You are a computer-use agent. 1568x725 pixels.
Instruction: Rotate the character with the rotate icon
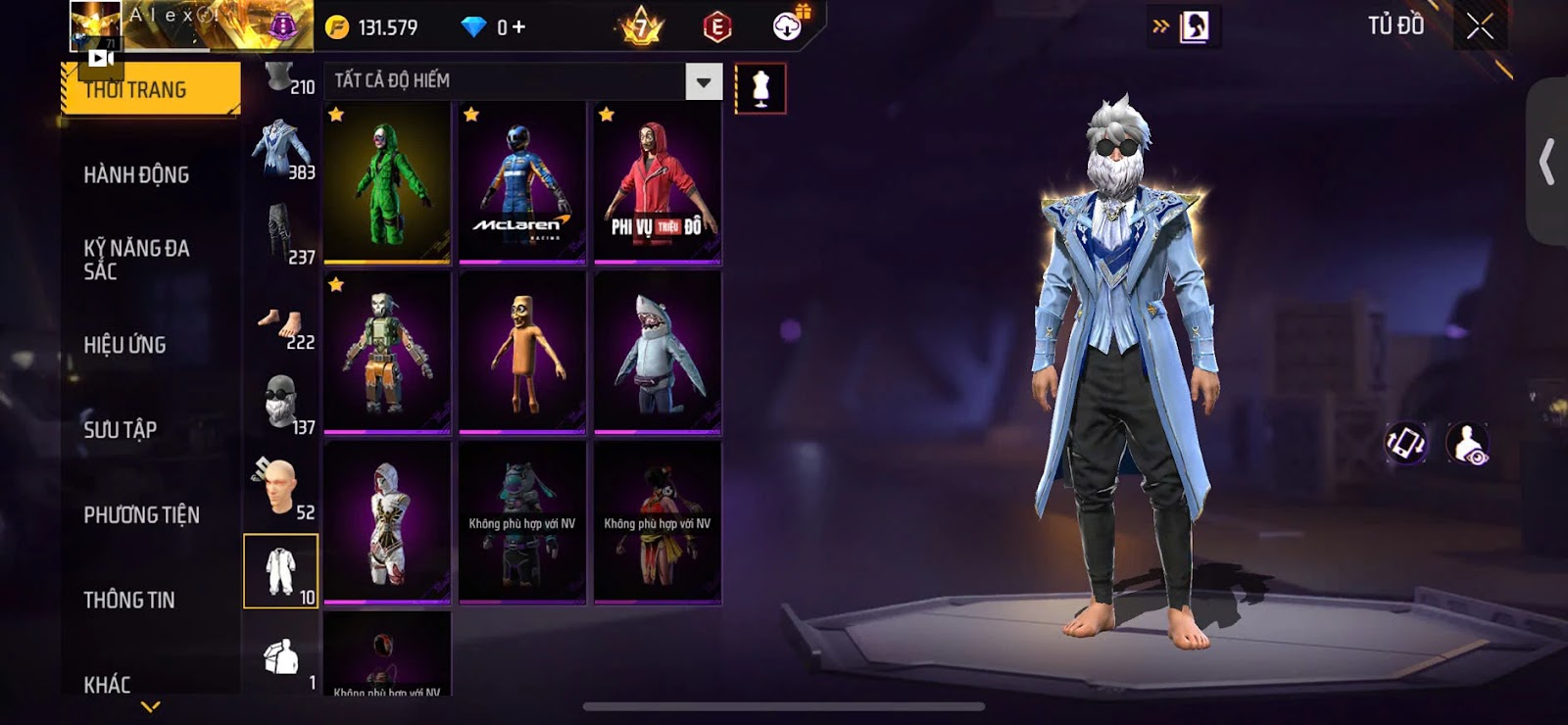(x=1406, y=443)
